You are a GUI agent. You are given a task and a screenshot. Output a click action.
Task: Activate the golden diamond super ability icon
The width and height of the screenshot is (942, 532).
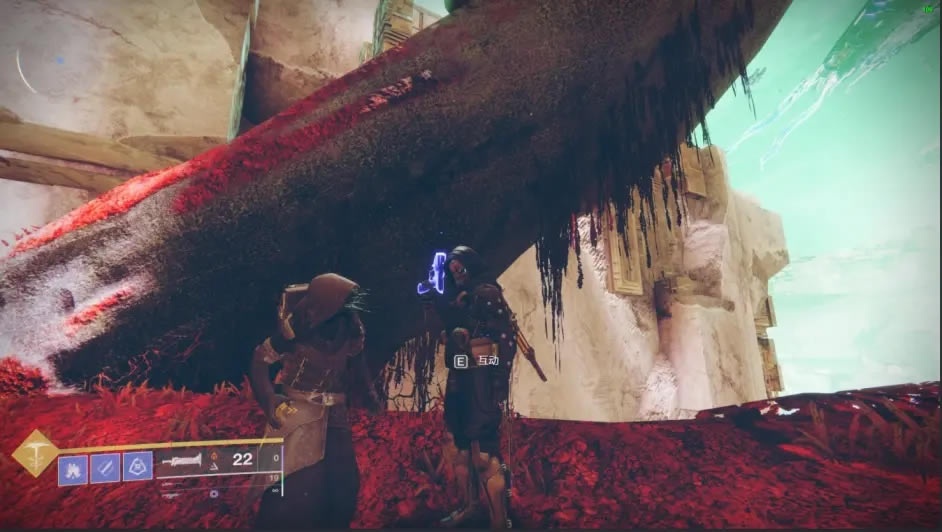34,452
